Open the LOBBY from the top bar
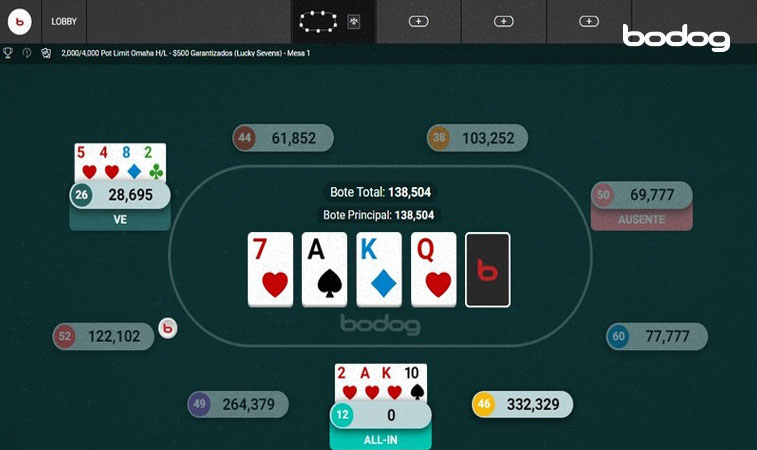 [64, 21]
